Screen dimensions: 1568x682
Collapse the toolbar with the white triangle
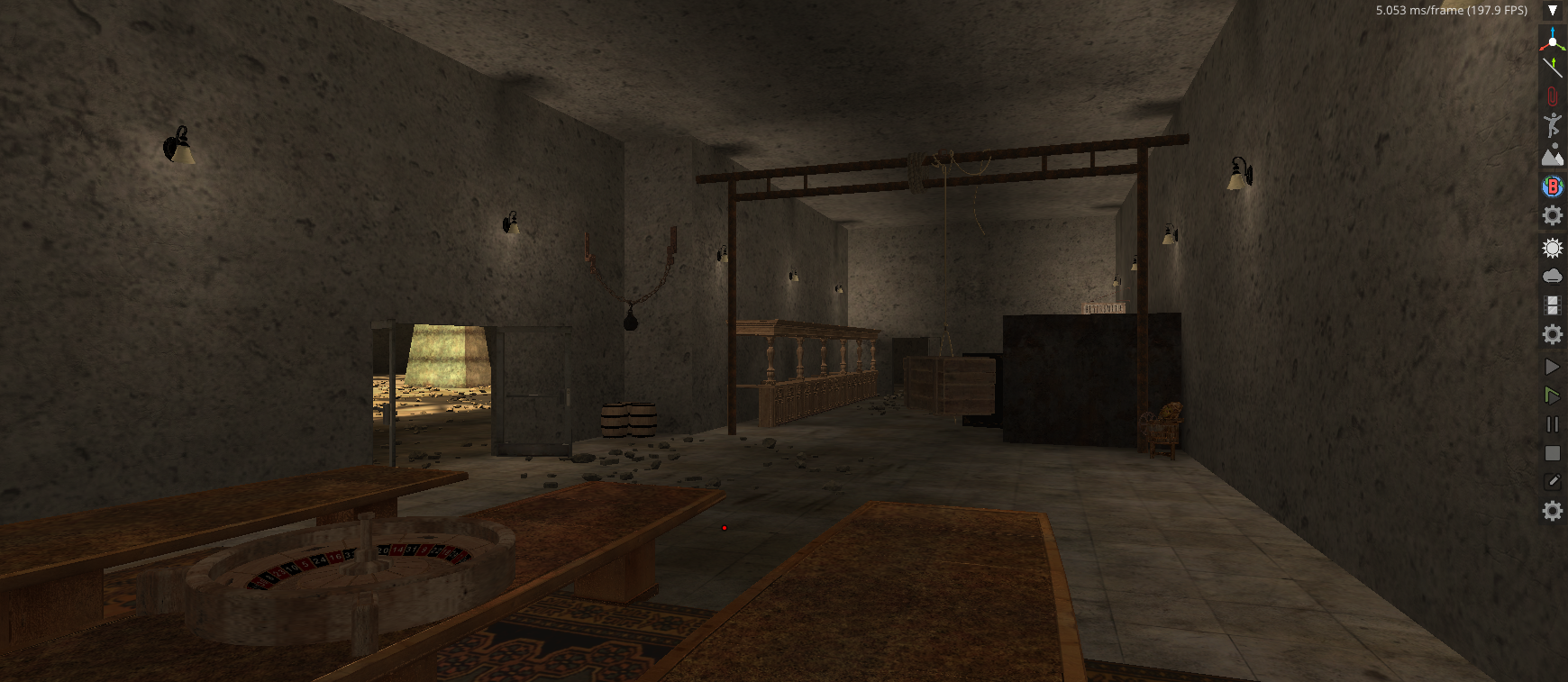(x=1552, y=11)
